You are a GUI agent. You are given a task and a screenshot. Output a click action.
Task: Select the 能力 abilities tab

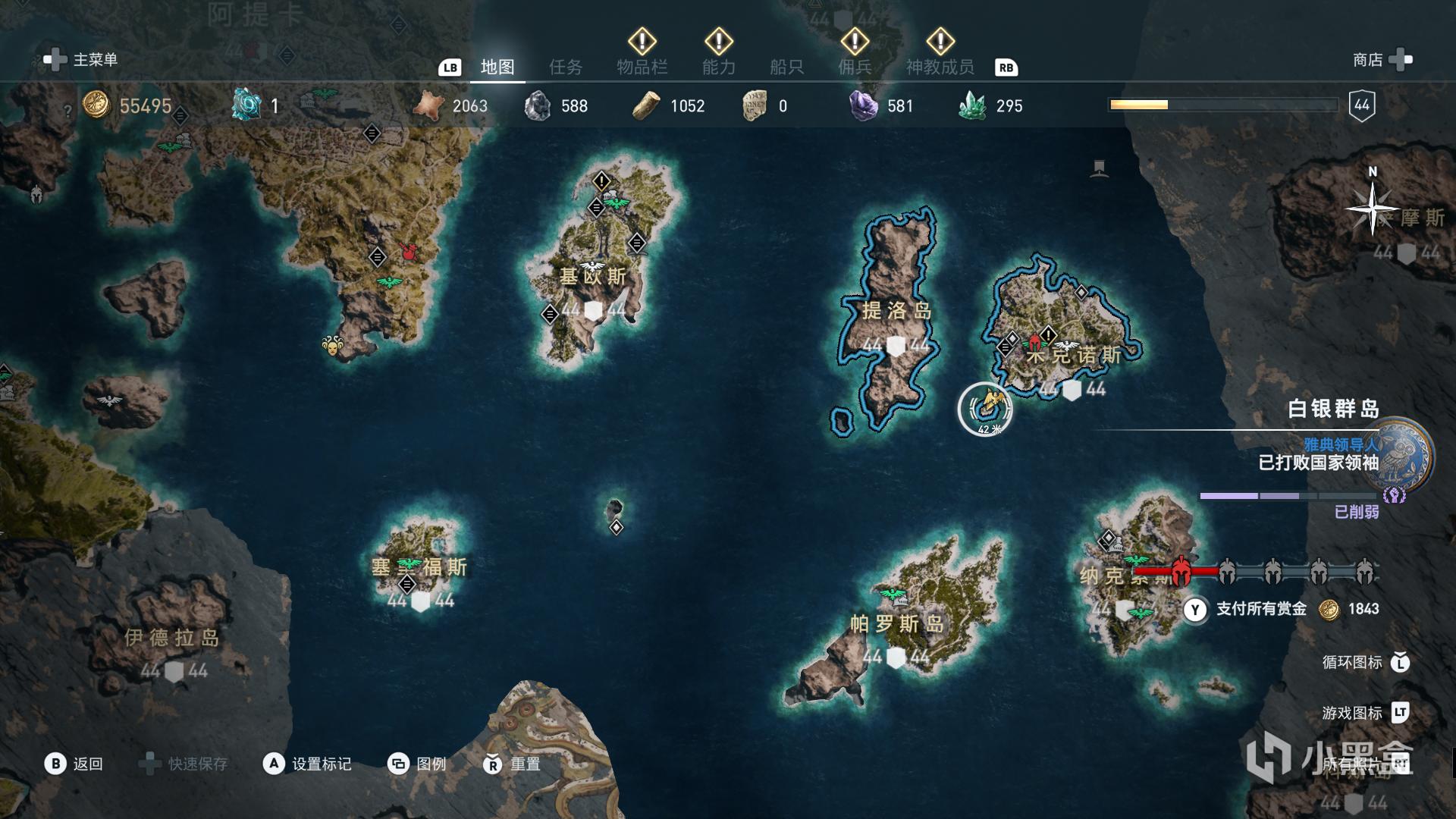(718, 67)
